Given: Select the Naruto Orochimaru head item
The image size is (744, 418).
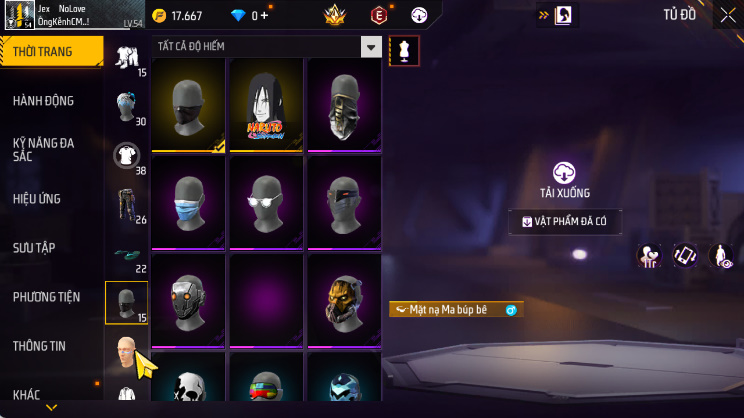Looking at the screenshot, I should click(266, 105).
